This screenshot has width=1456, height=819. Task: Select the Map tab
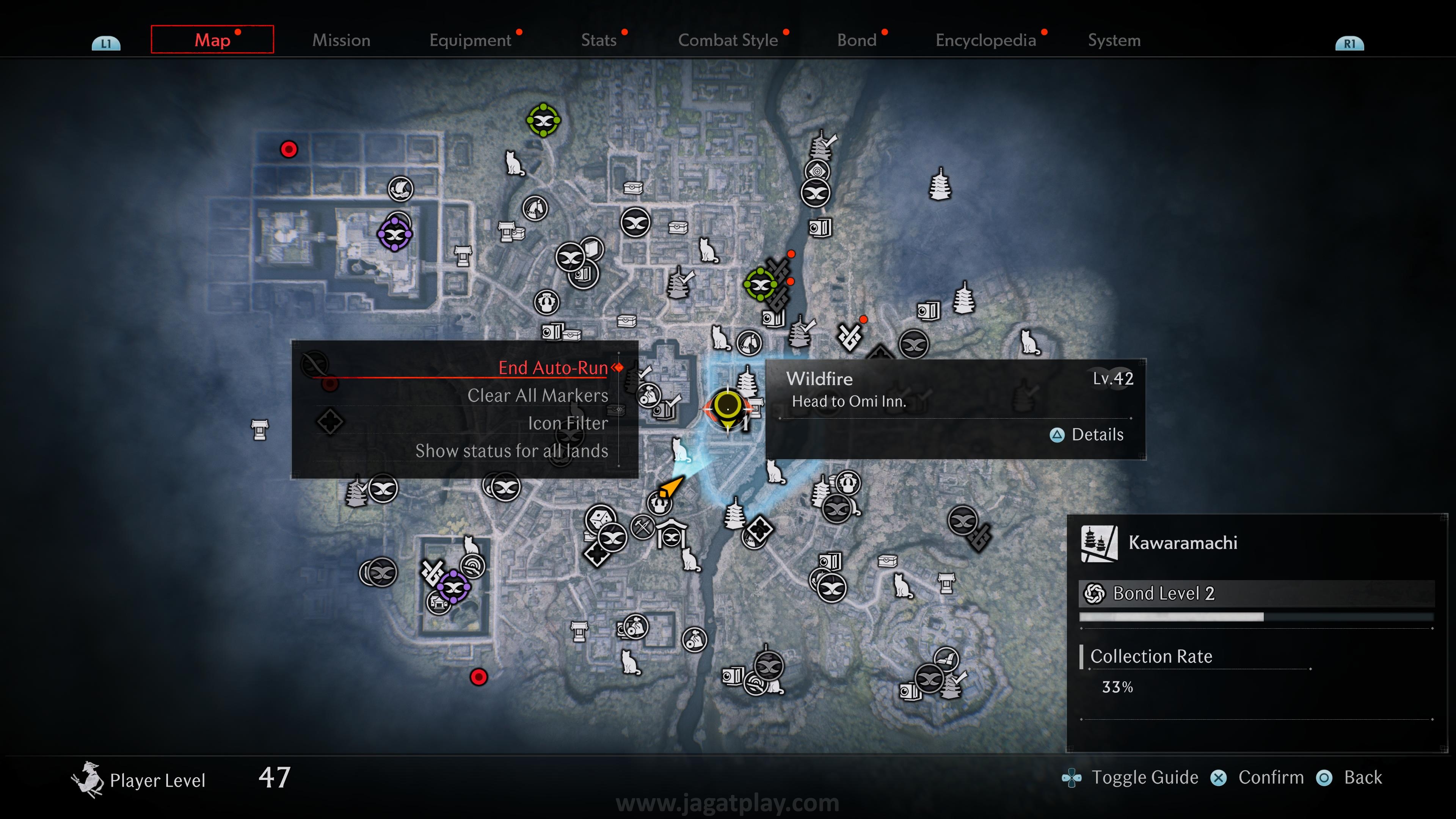tap(212, 39)
